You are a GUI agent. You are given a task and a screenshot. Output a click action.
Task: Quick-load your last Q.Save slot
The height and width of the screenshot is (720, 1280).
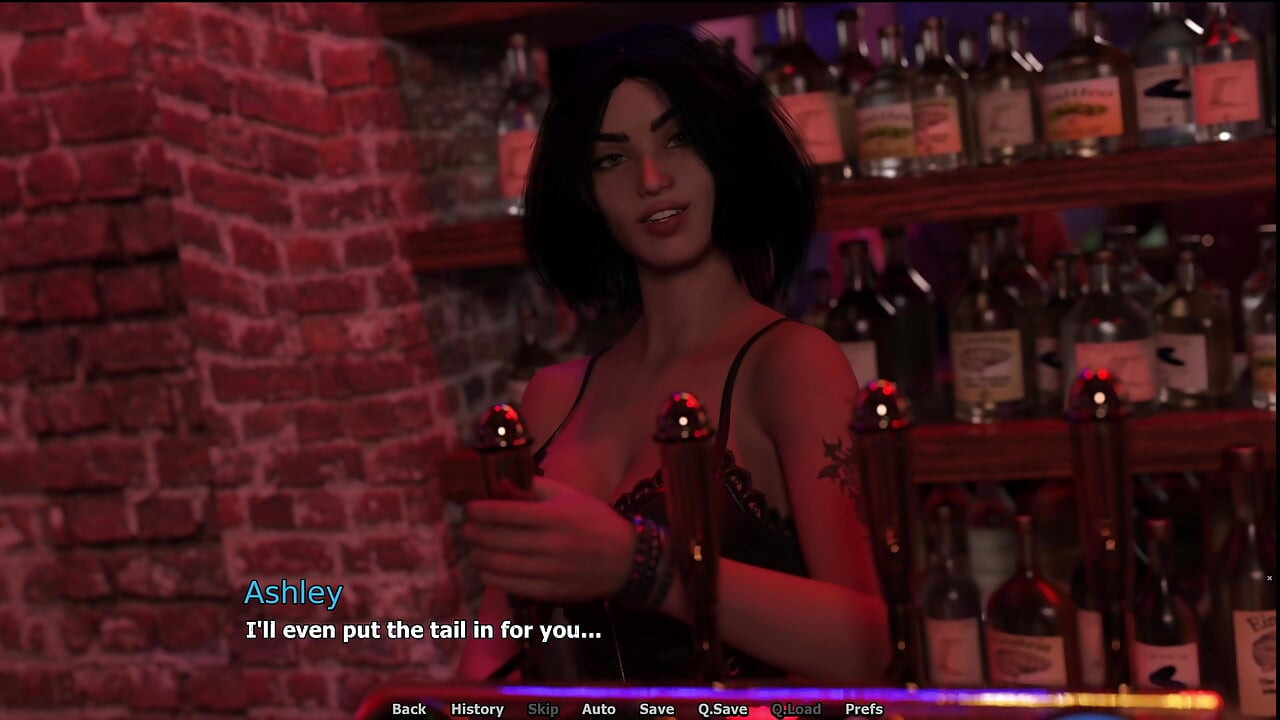click(797, 709)
